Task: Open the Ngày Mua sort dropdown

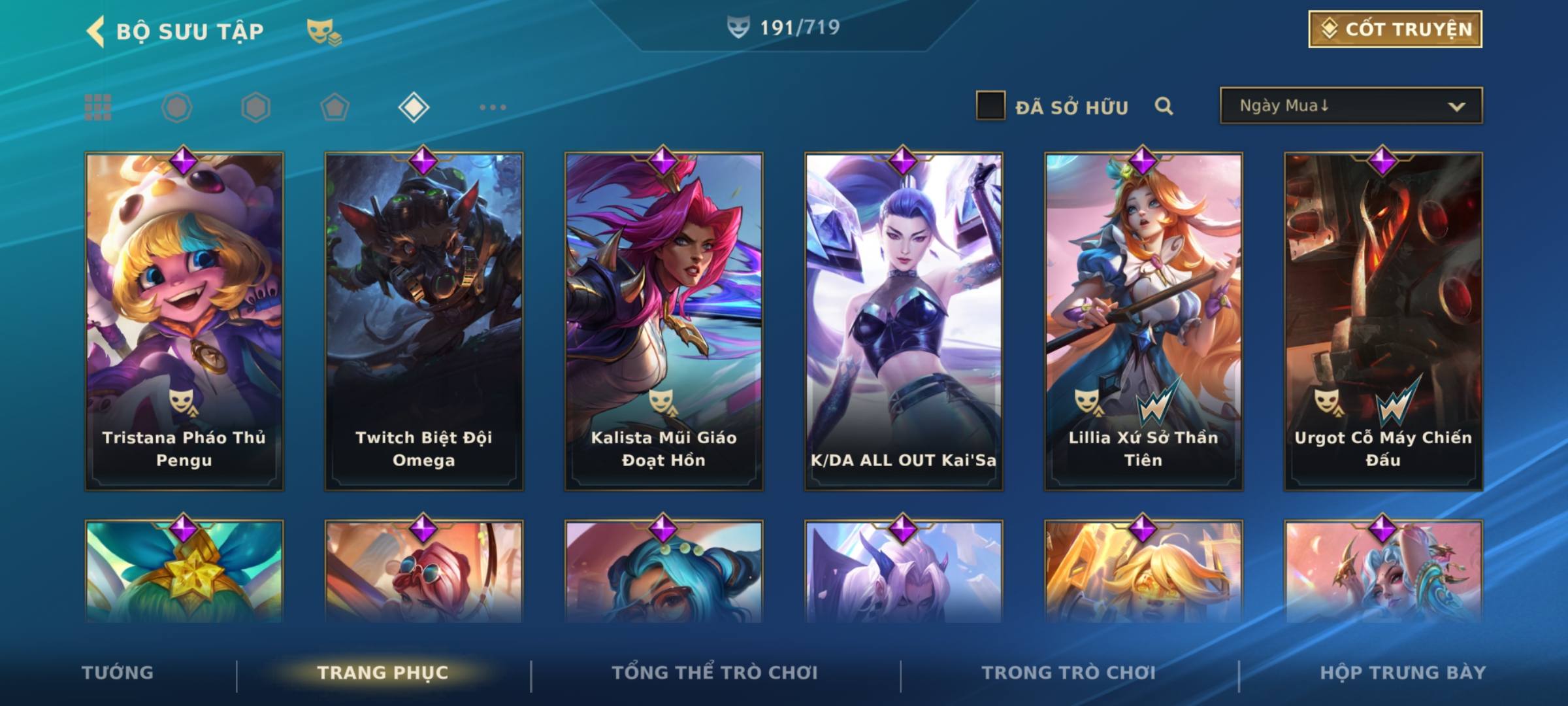Action: point(1350,106)
